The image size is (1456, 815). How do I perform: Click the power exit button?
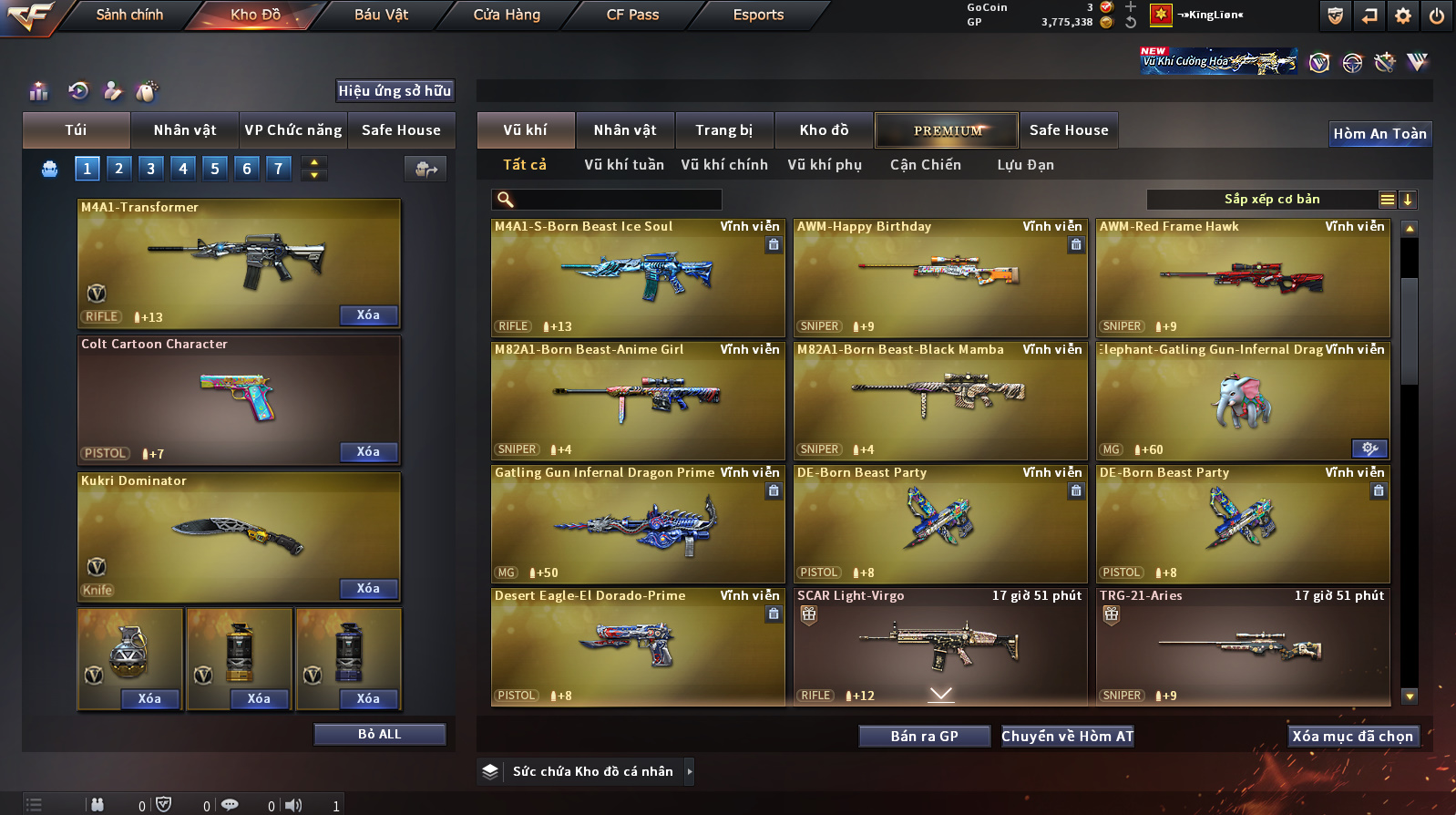1436,15
